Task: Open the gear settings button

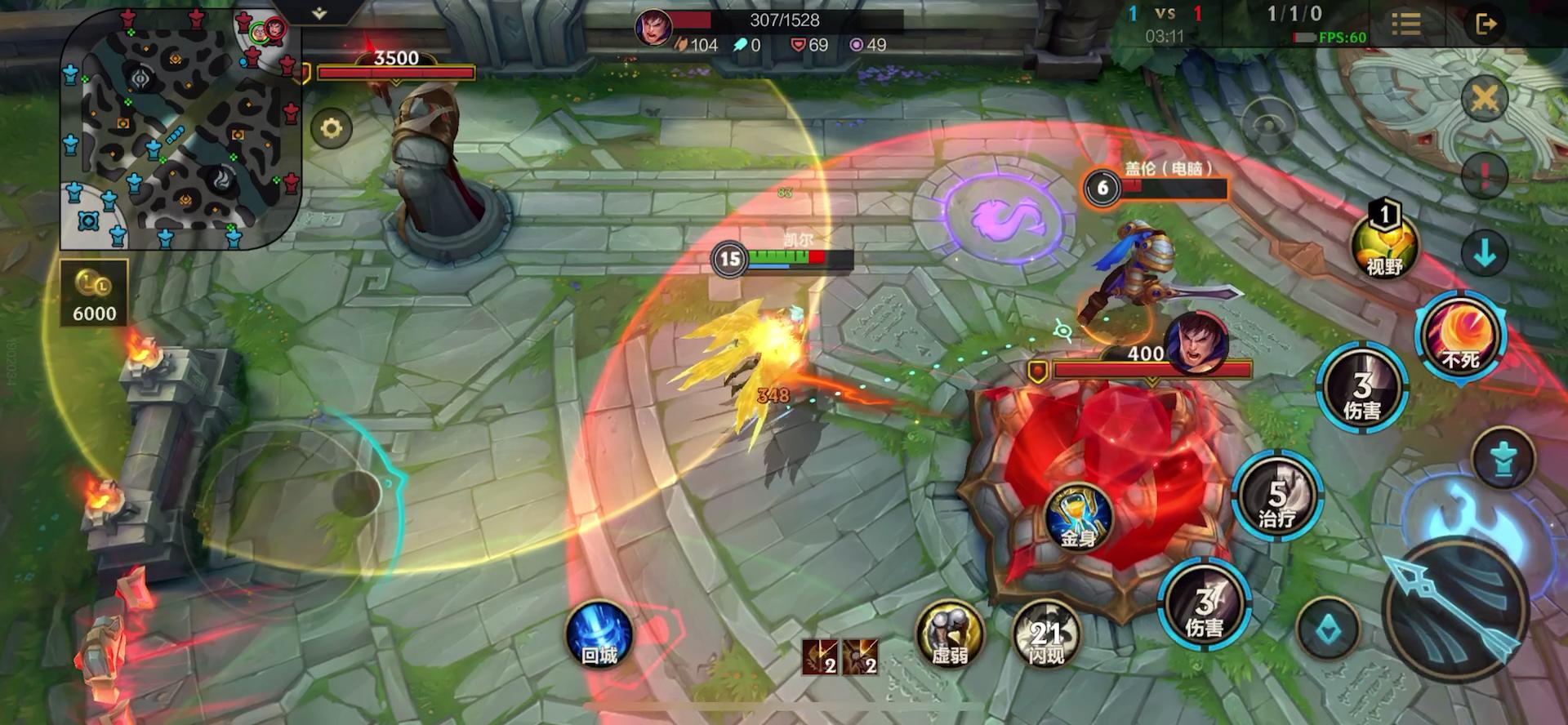Action: click(x=331, y=128)
